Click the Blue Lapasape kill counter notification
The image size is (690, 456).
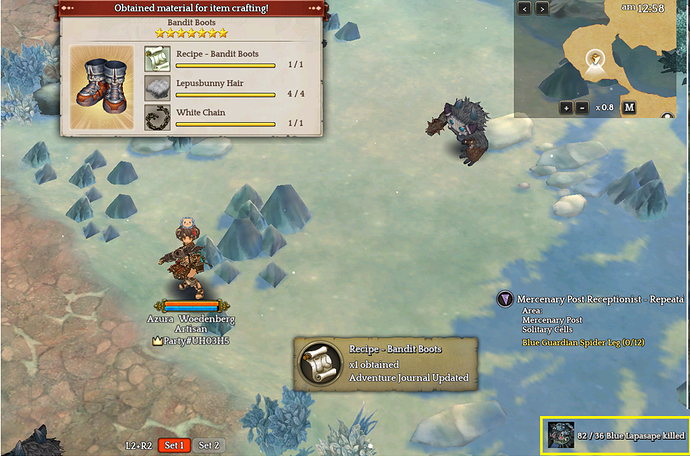(x=615, y=436)
